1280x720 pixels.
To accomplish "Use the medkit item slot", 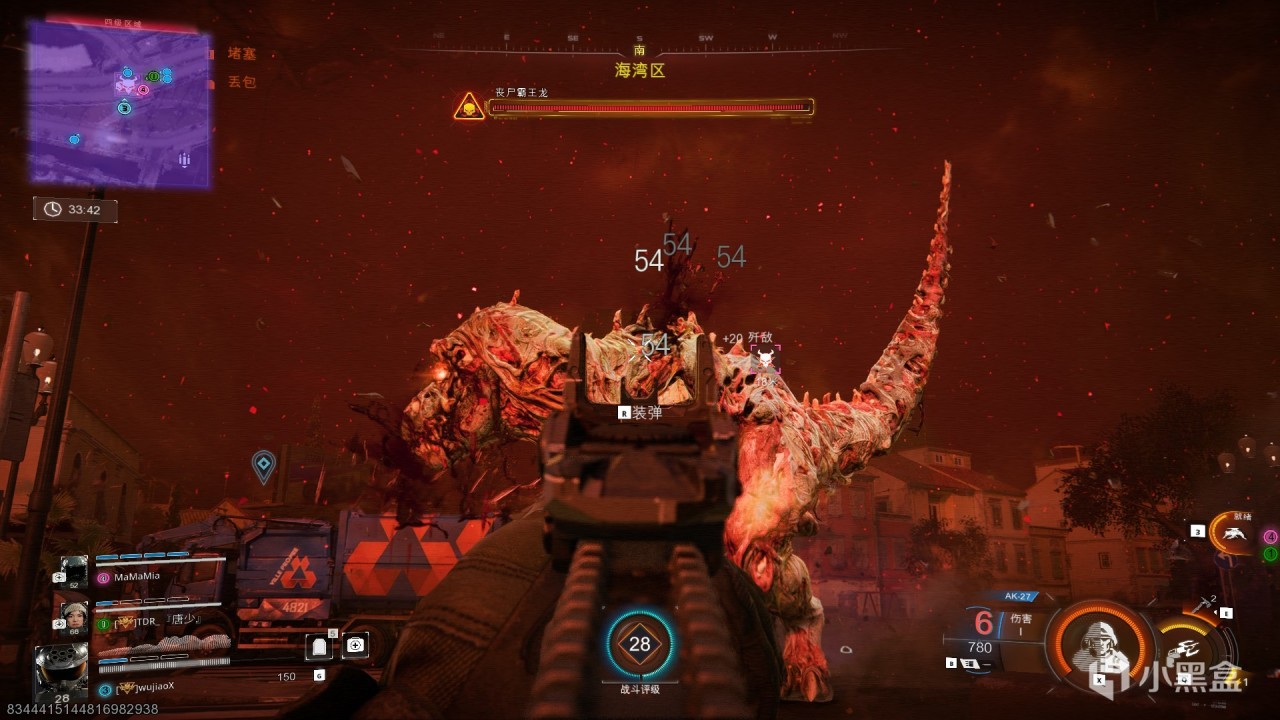I will 355,645.
